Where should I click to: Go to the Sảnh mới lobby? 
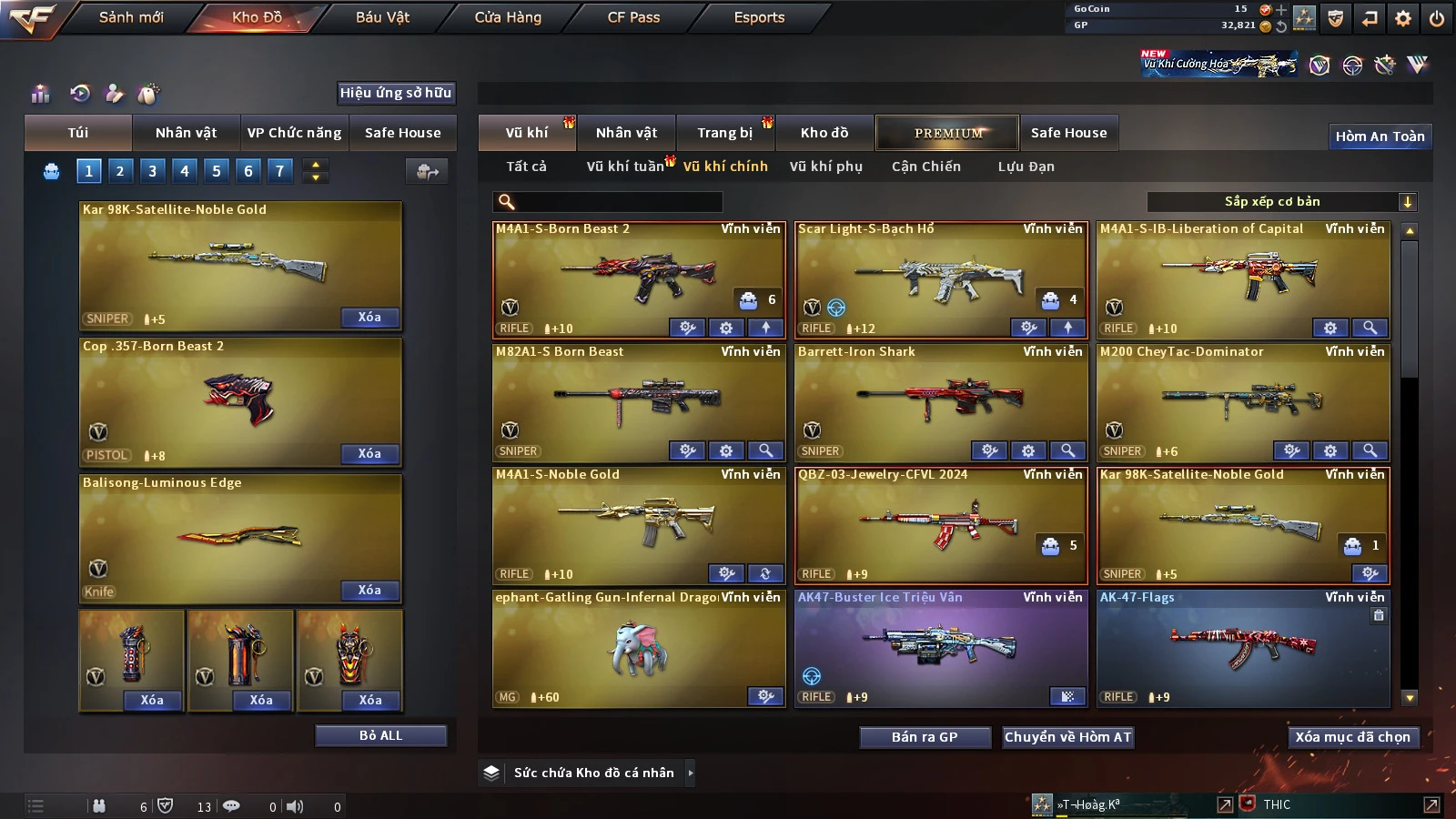coord(131,17)
